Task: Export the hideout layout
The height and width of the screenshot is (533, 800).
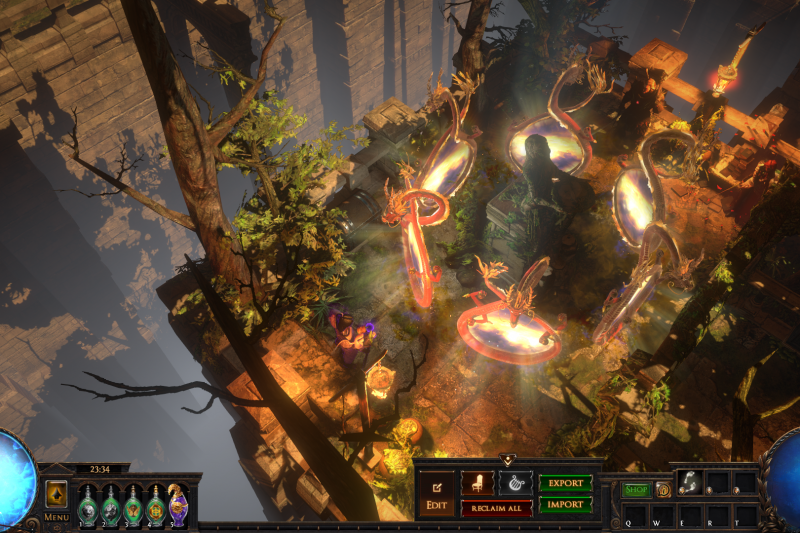Action: (565, 483)
